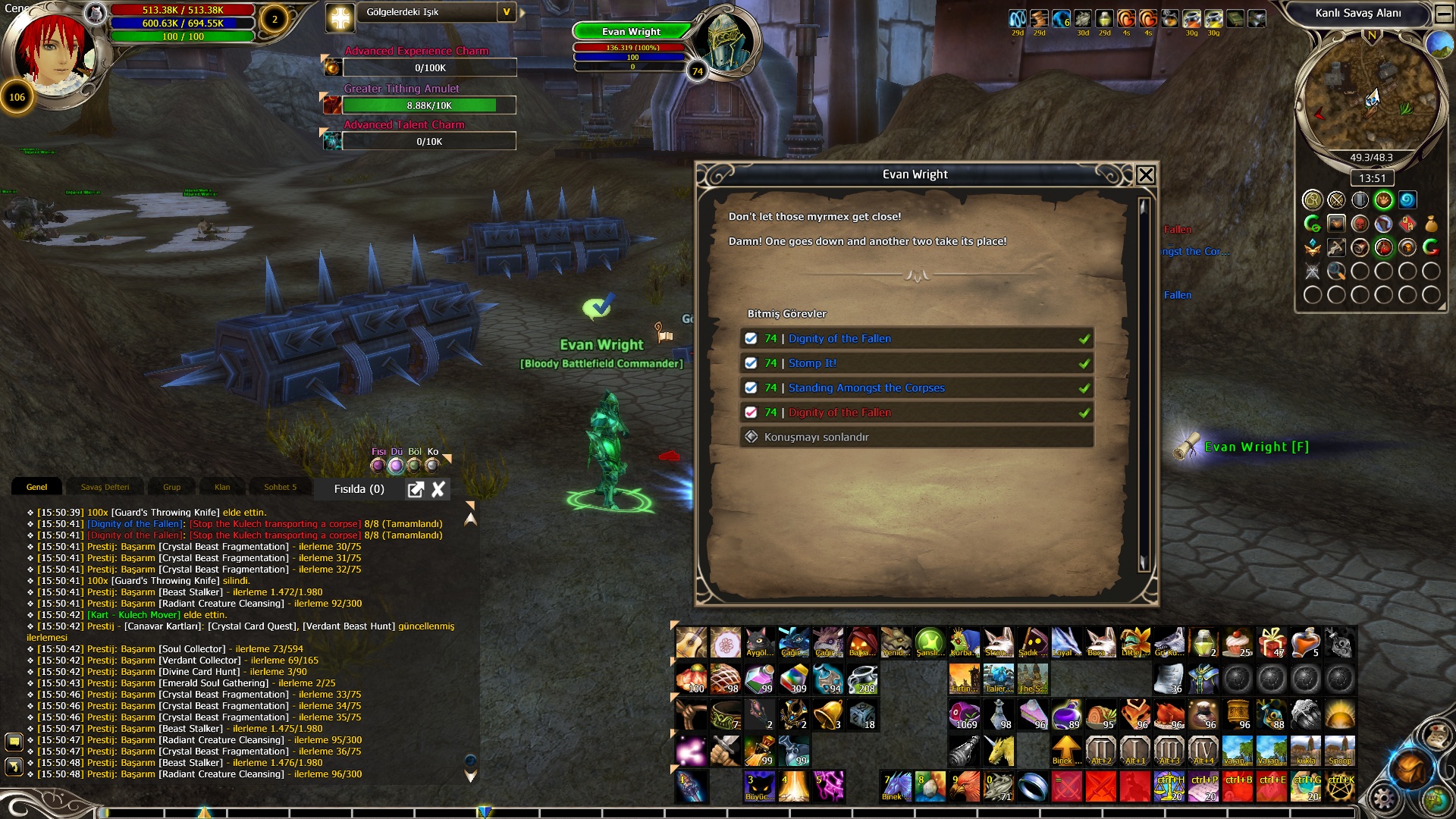Close the Evan Wright dialogue window
The width and height of the screenshot is (1456, 819).
coord(1146,175)
